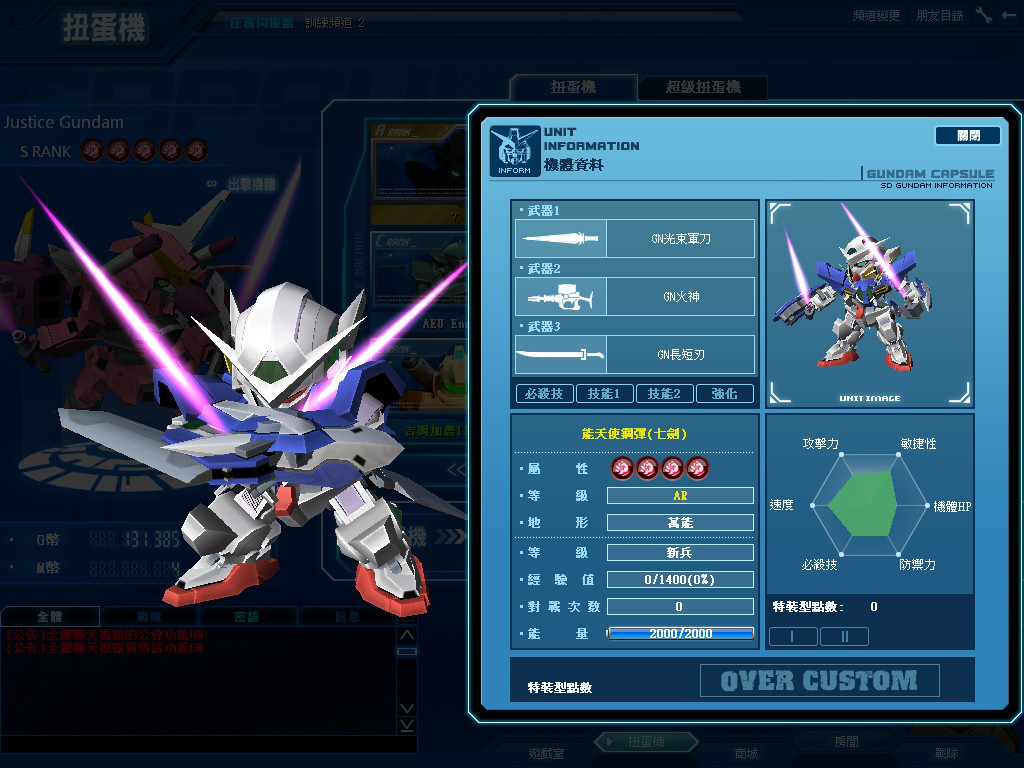Select the 全體 chat channel tab
The height and width of the screenshot is (768, 1024).
pyautogui.click(x=50, y=617)
